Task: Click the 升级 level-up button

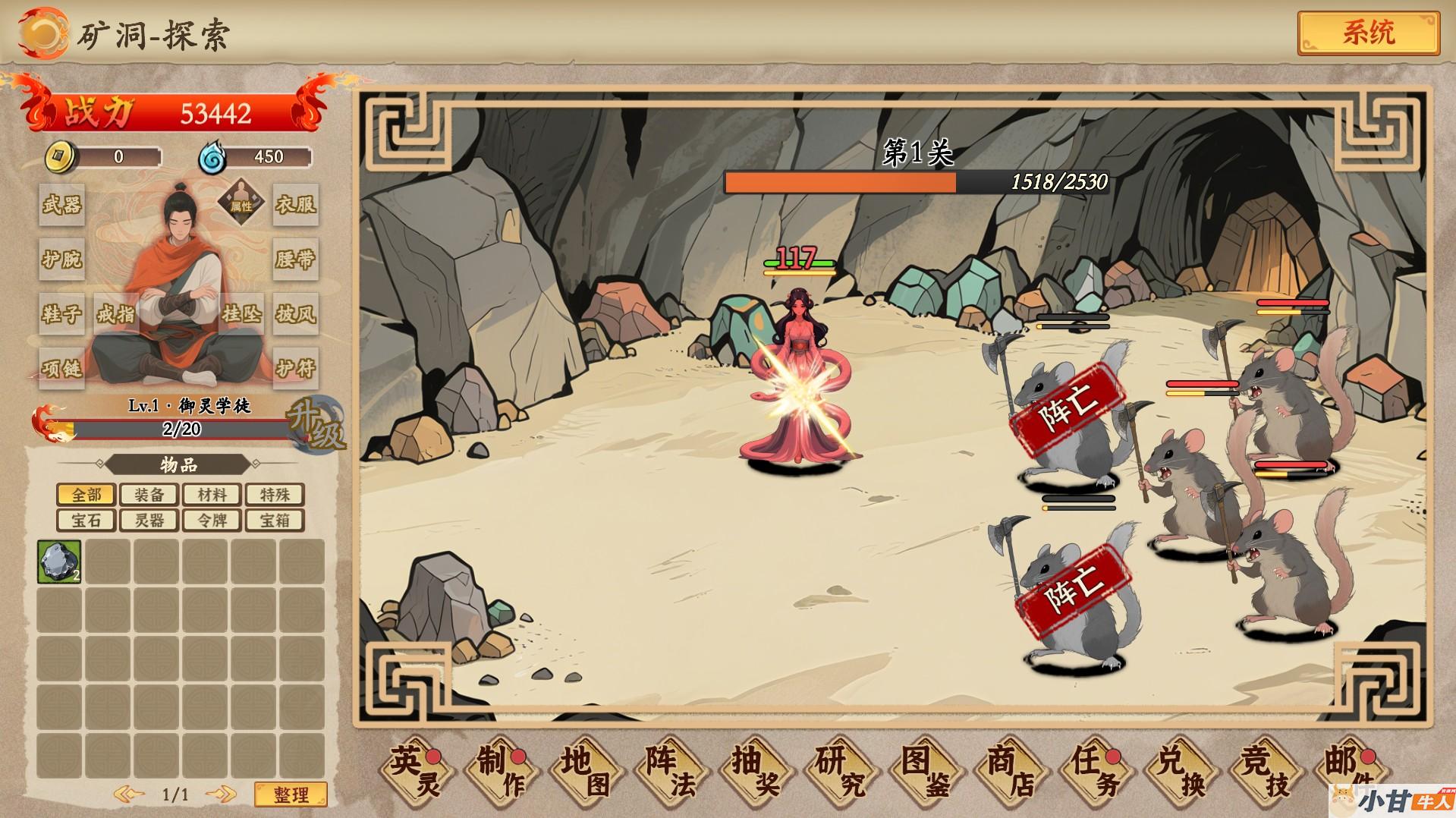Action: point(316,425)
